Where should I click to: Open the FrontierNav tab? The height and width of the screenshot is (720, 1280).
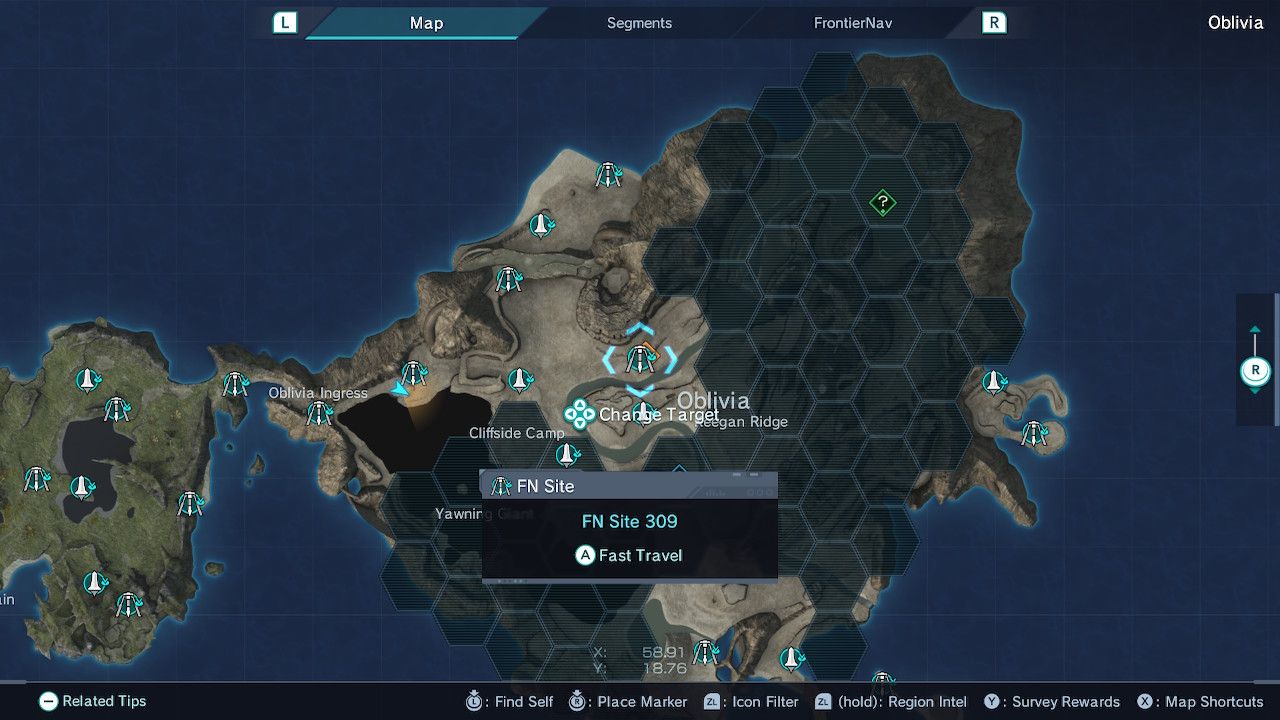point(852,23)
